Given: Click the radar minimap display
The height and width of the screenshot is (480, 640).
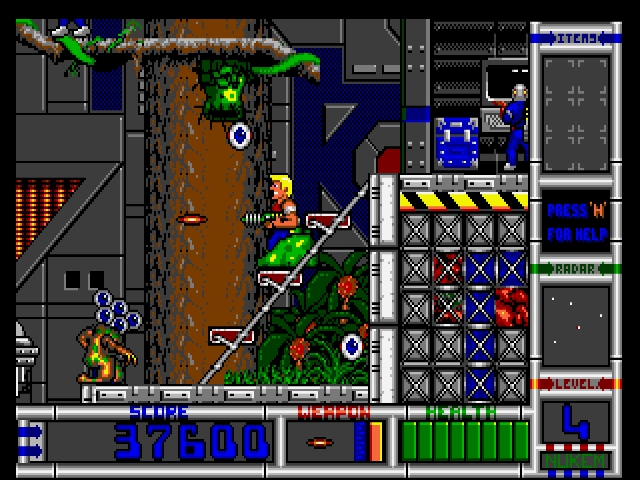Looking at the screenshot, I should pos(575,324).
